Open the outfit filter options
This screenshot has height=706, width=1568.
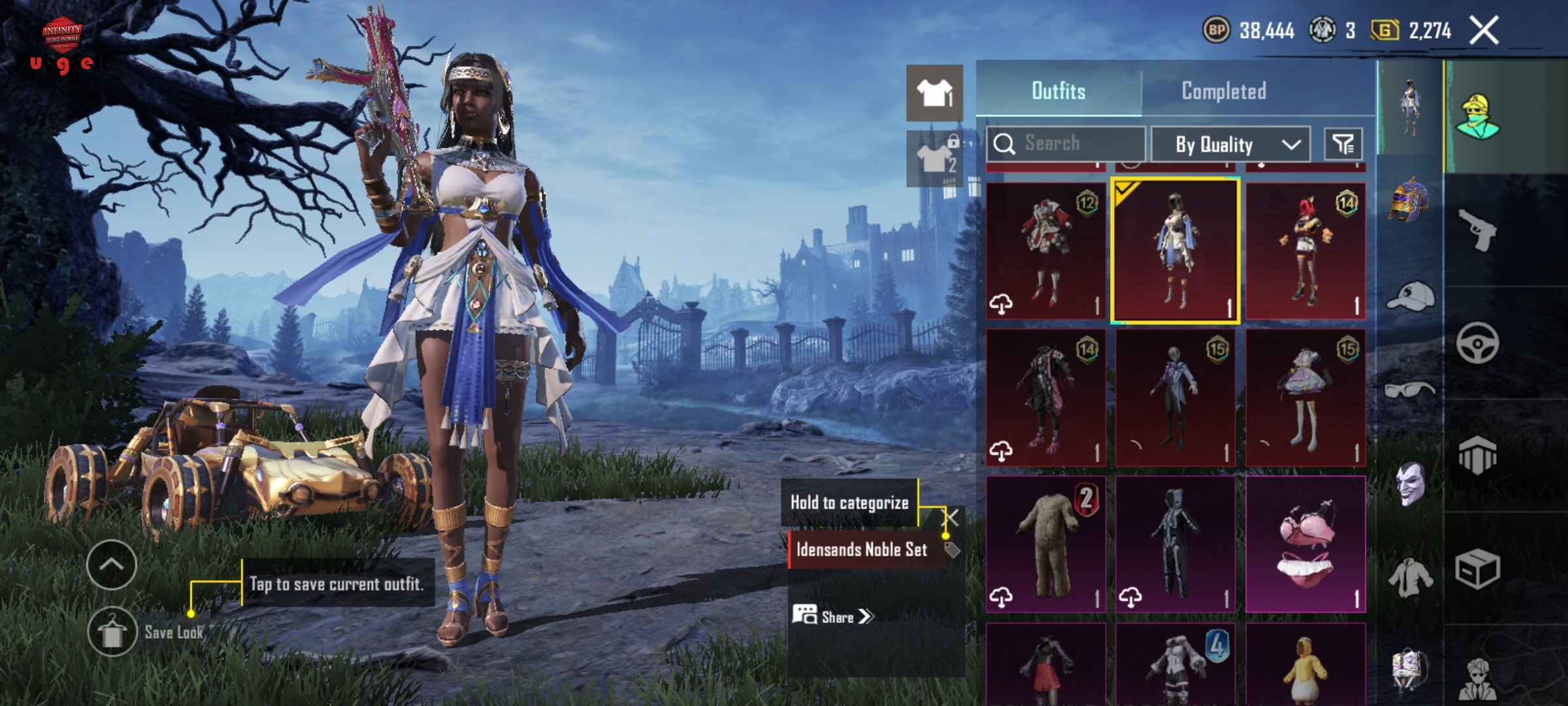coord(1343,144)
